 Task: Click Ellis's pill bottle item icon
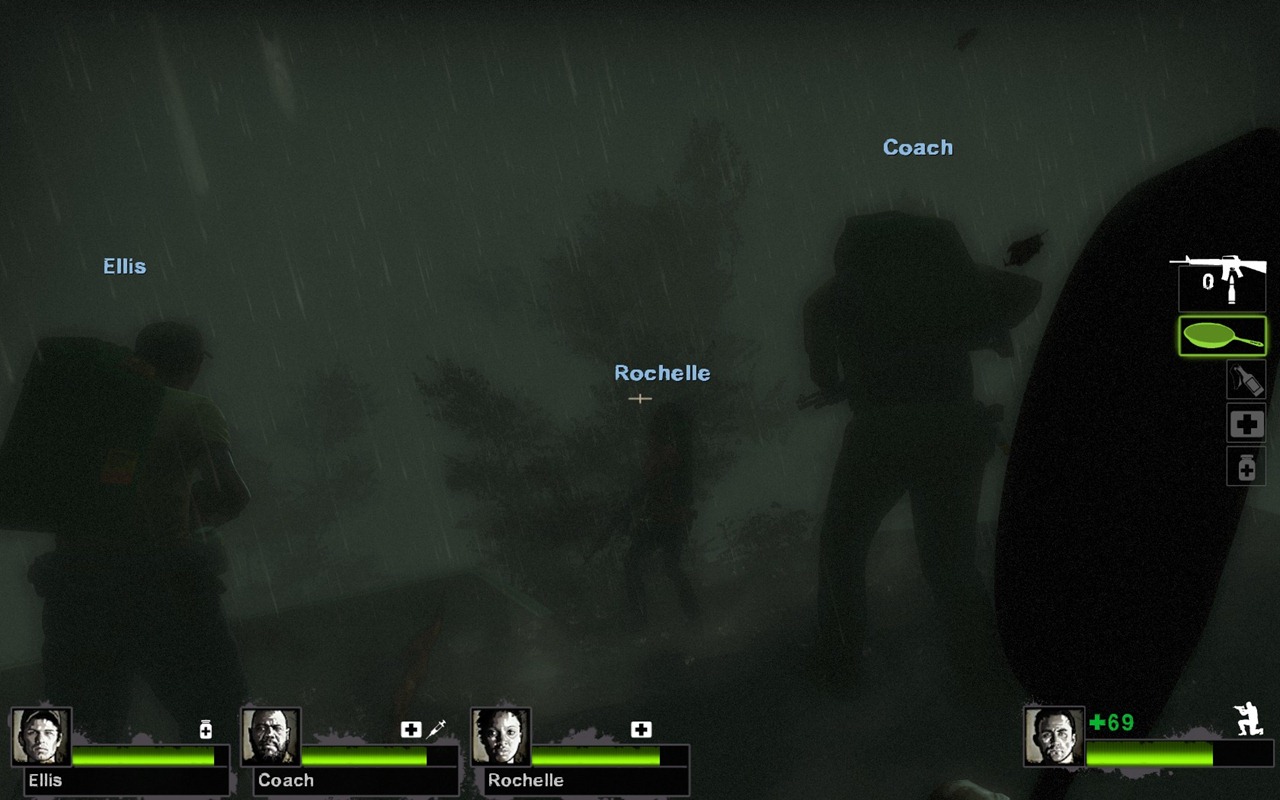(x=206, y=730)
